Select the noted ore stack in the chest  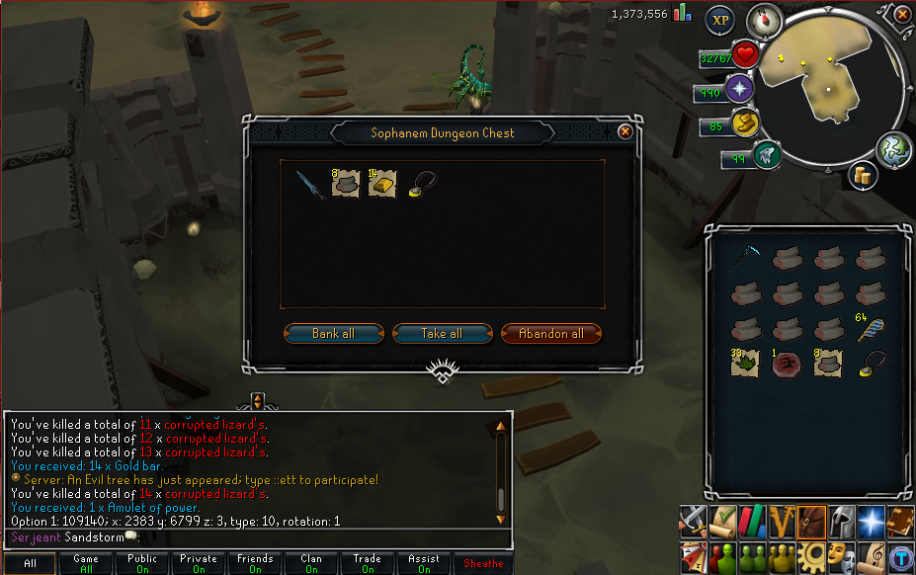[x=346, y=185]
